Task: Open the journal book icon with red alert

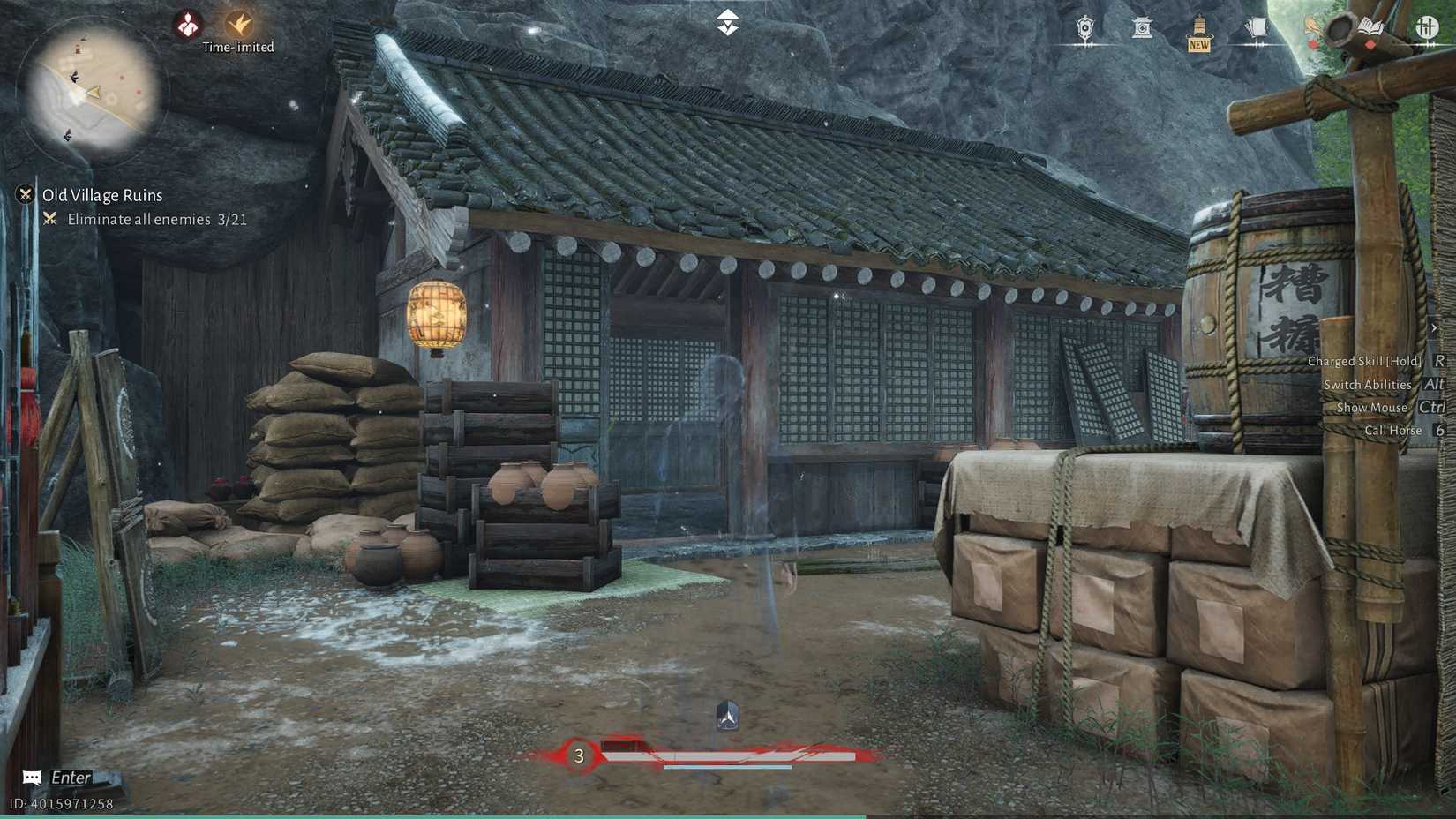Action: (1370, 26)
